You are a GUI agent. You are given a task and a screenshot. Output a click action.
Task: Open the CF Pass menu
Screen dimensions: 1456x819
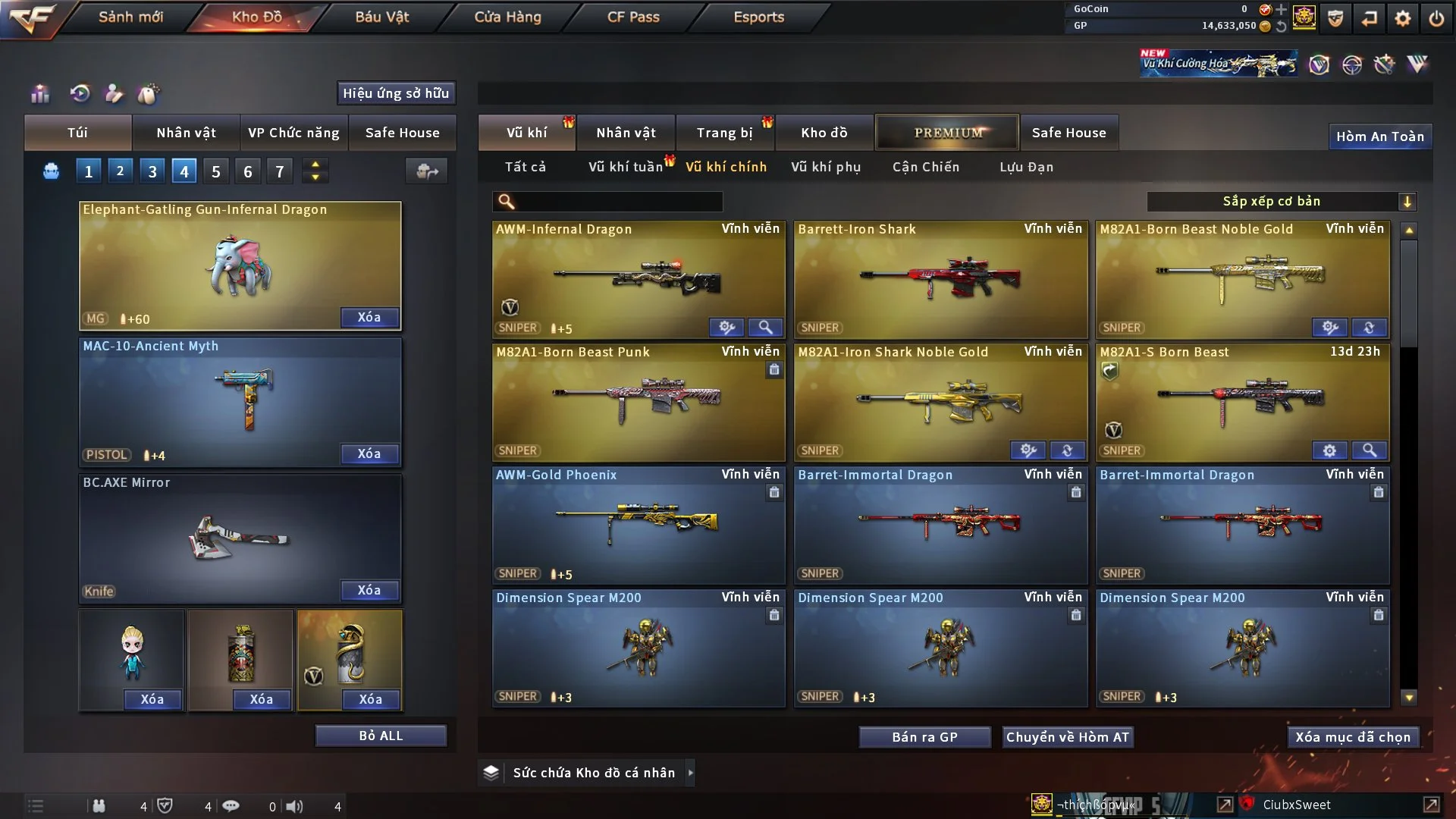633,17
